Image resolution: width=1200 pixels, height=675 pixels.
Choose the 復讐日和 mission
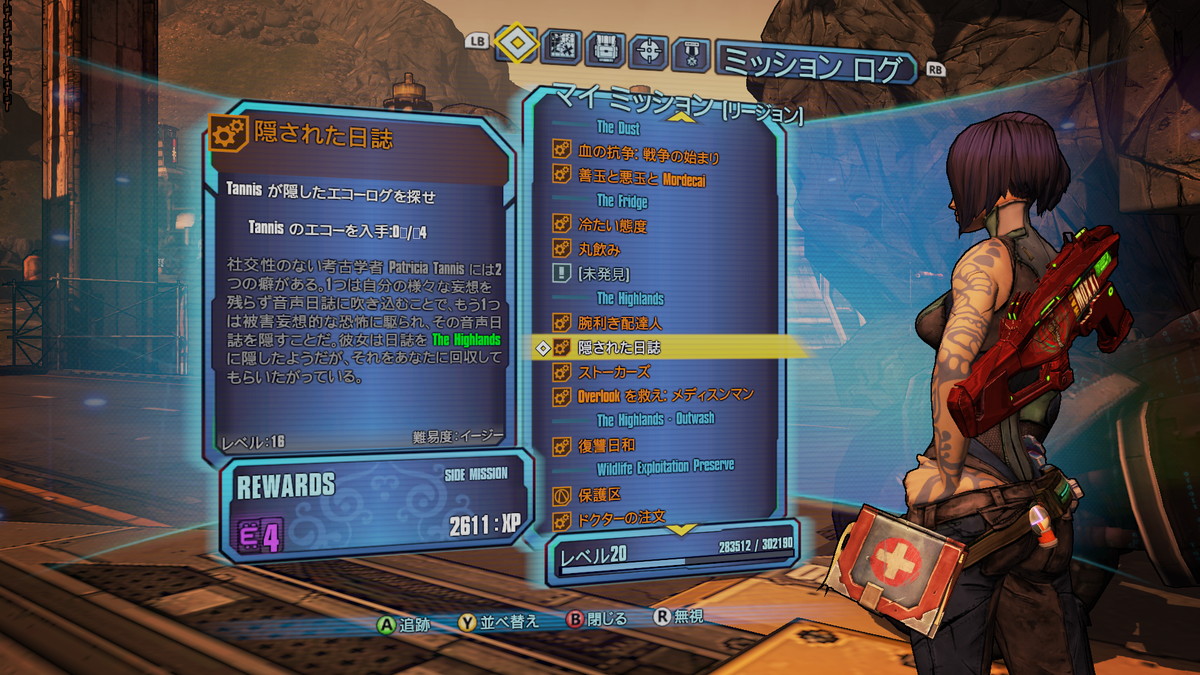606,445
